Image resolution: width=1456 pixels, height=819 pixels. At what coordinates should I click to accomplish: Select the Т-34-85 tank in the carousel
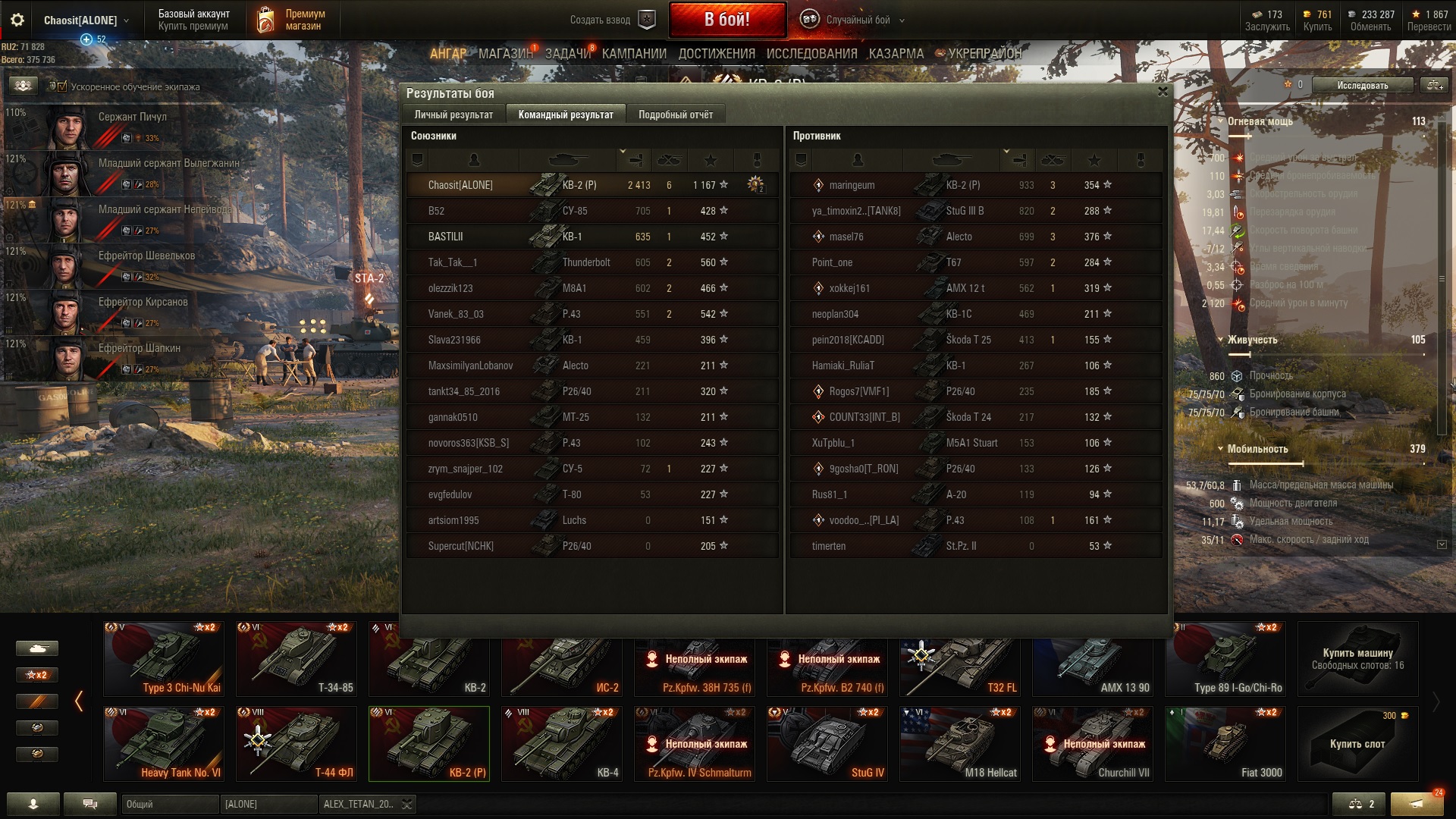click(296, 659)
